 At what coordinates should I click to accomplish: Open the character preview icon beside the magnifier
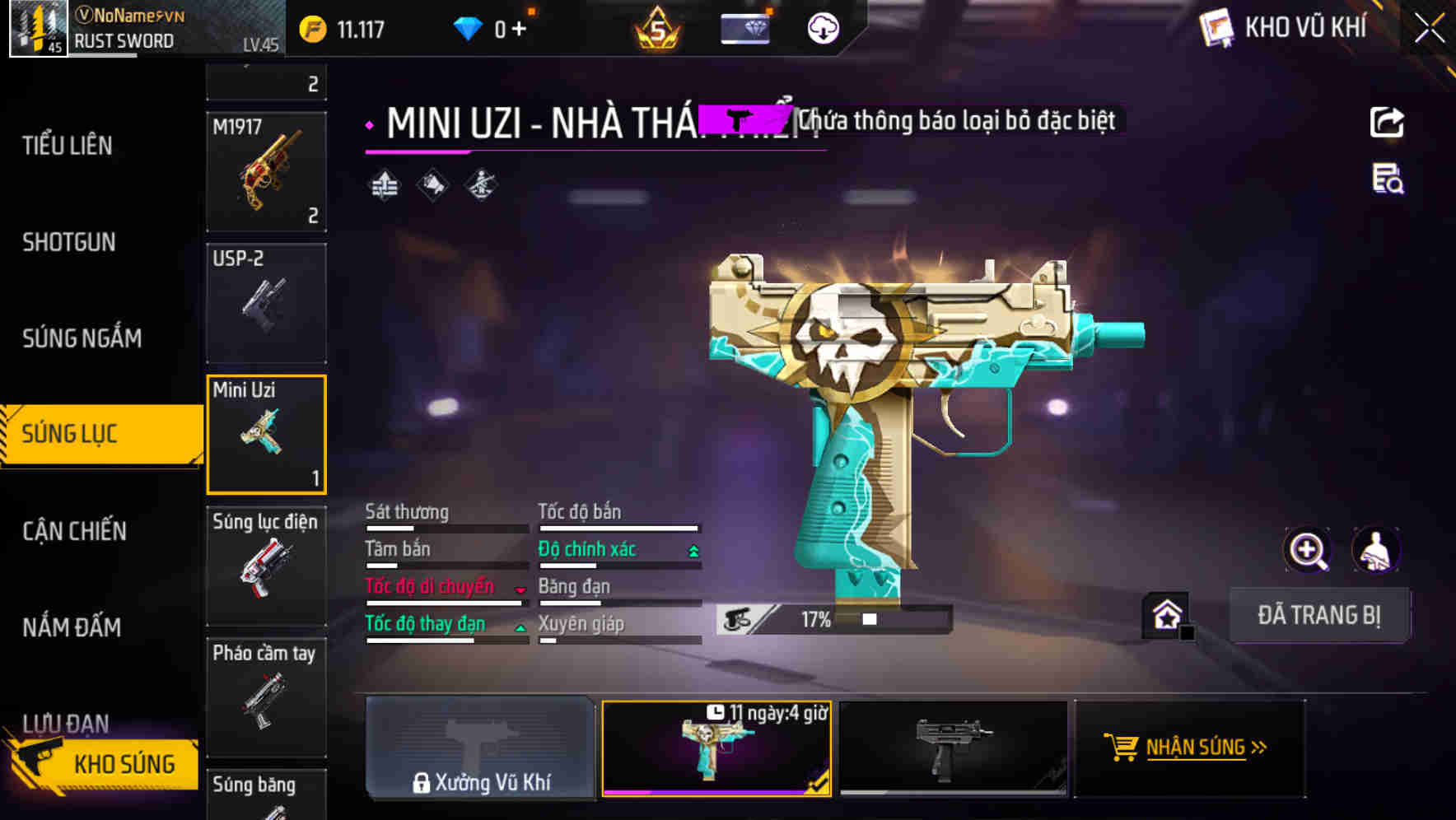pyautogui.click(x=1374, y=550)
